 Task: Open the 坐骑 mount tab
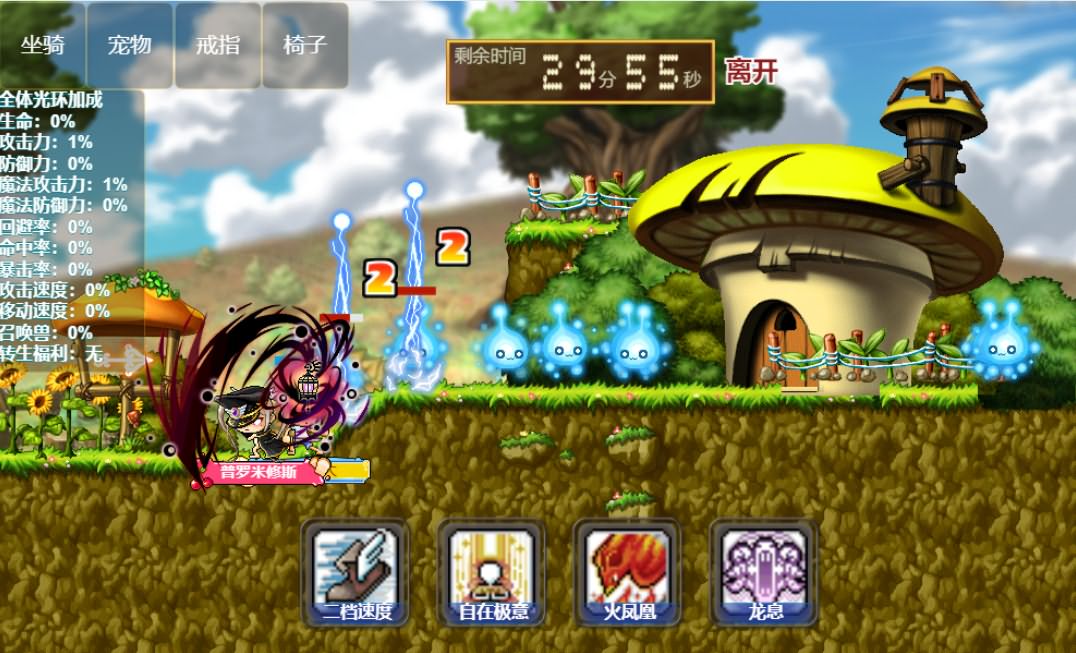pos(43,45)
